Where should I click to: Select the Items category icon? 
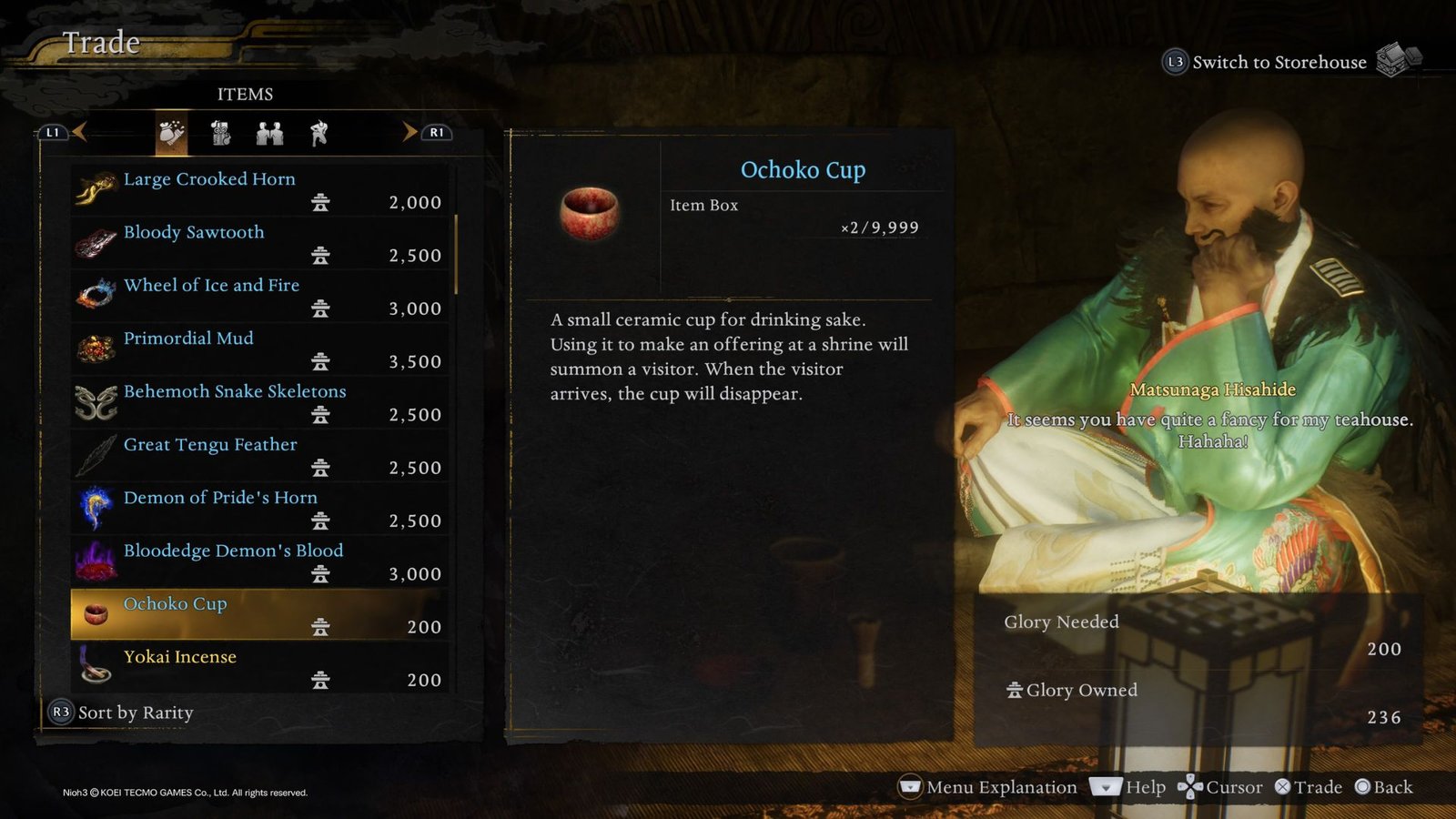click(171, 133)
